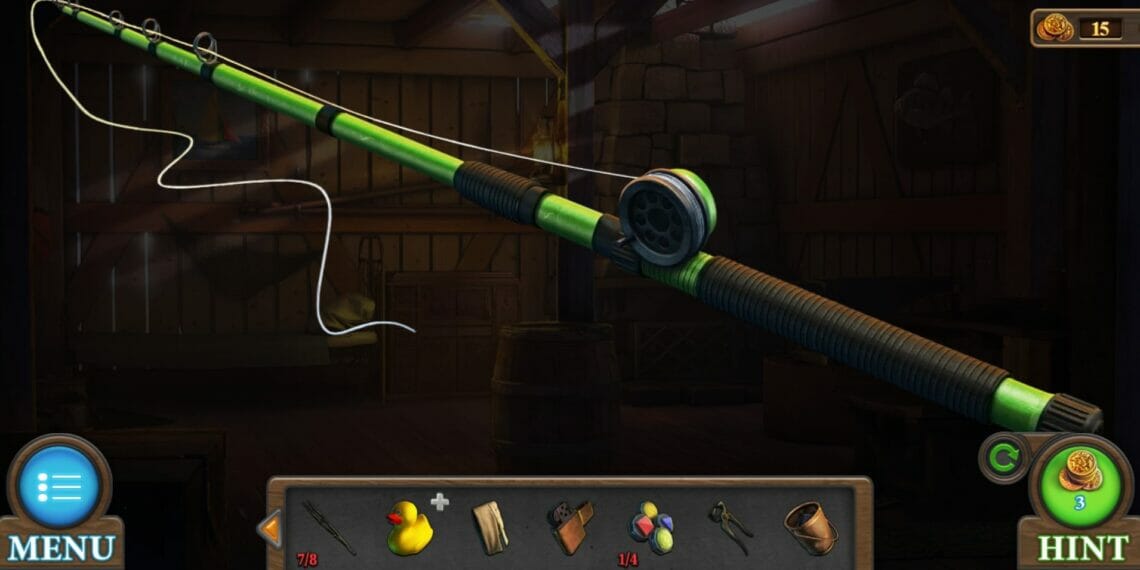Open the blue Menu button
Image resolution: width=1140 pixels, height=570 pixels.
pos(60,488)
